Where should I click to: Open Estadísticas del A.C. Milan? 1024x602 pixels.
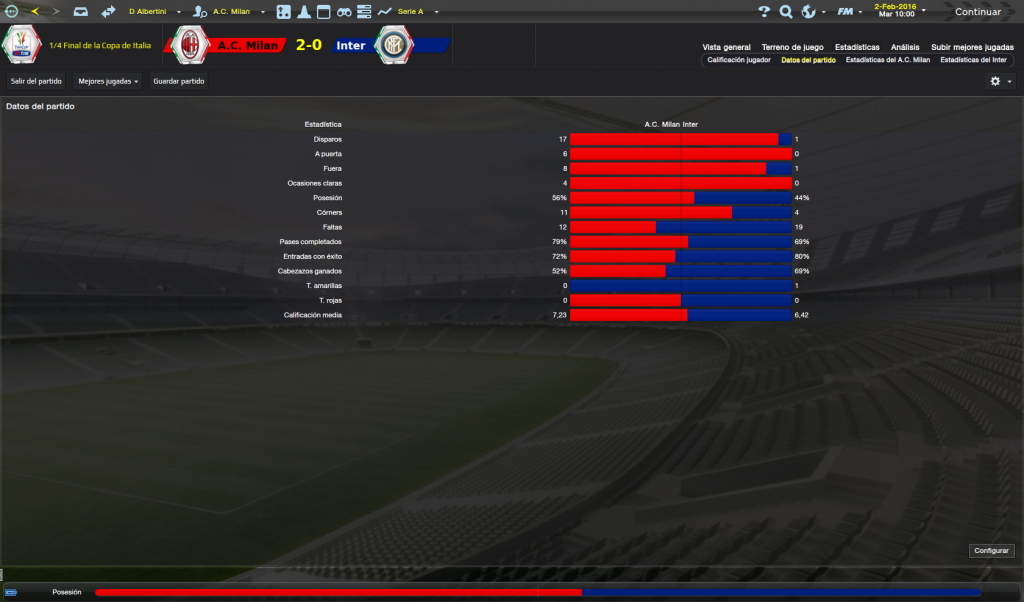point(887,60)
